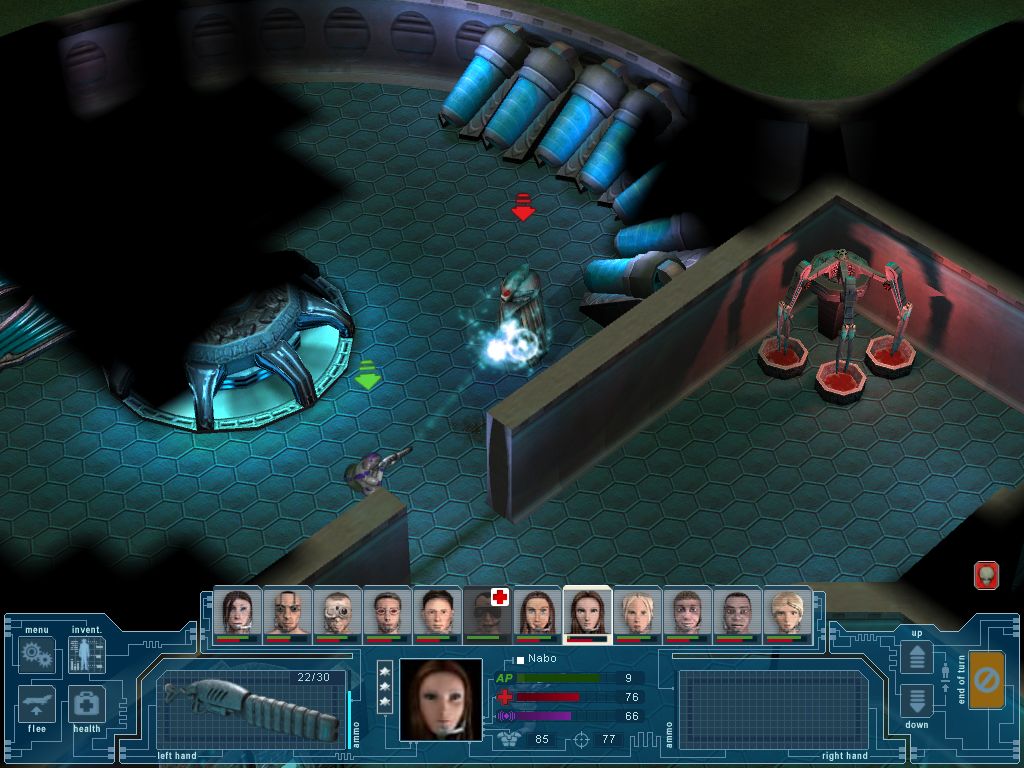Click the red alien skull indicator
Screen dimensions: 1024x768
click(986, 575)
